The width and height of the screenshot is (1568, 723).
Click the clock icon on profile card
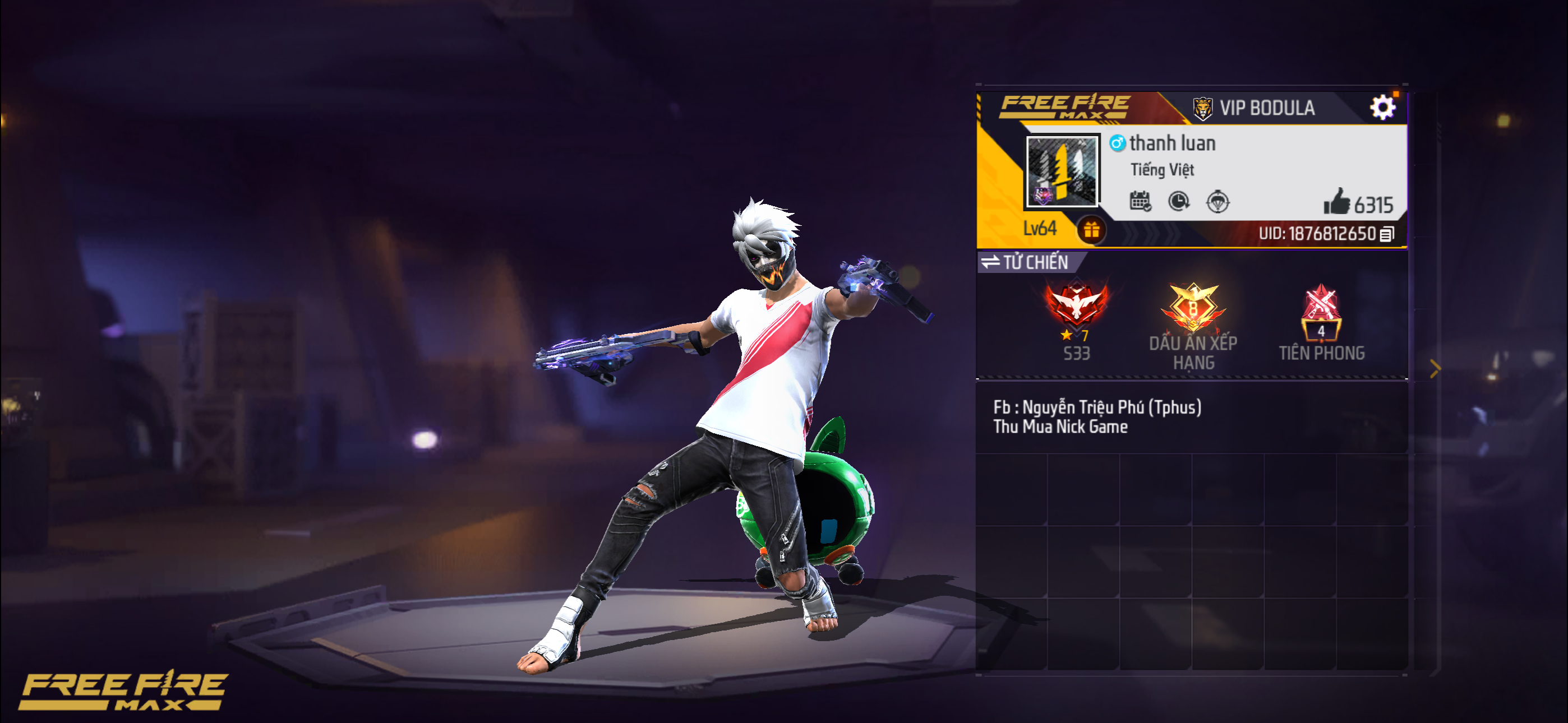[1179, 201]
